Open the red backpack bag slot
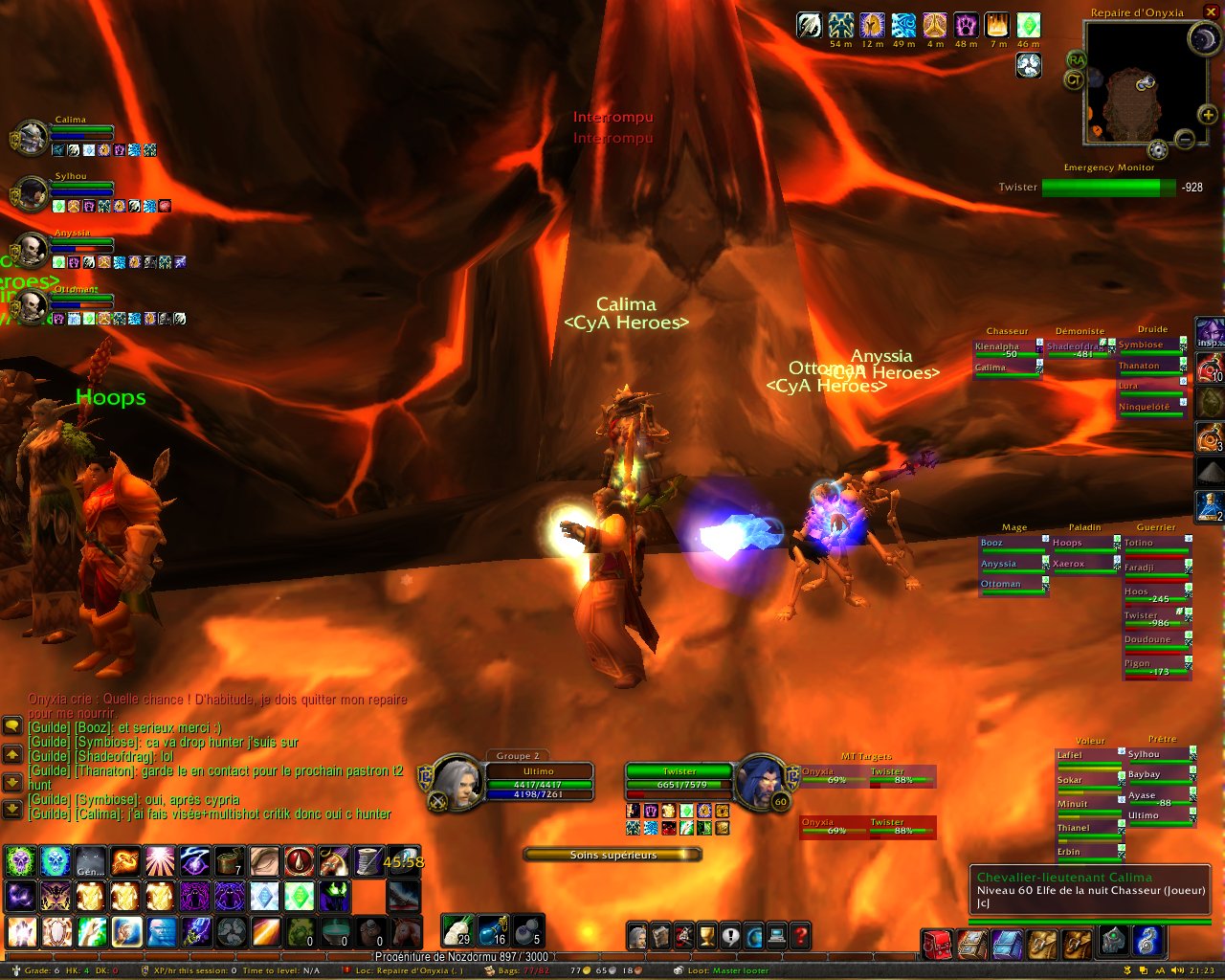The image size is (1225, 980). click(936, 944)
